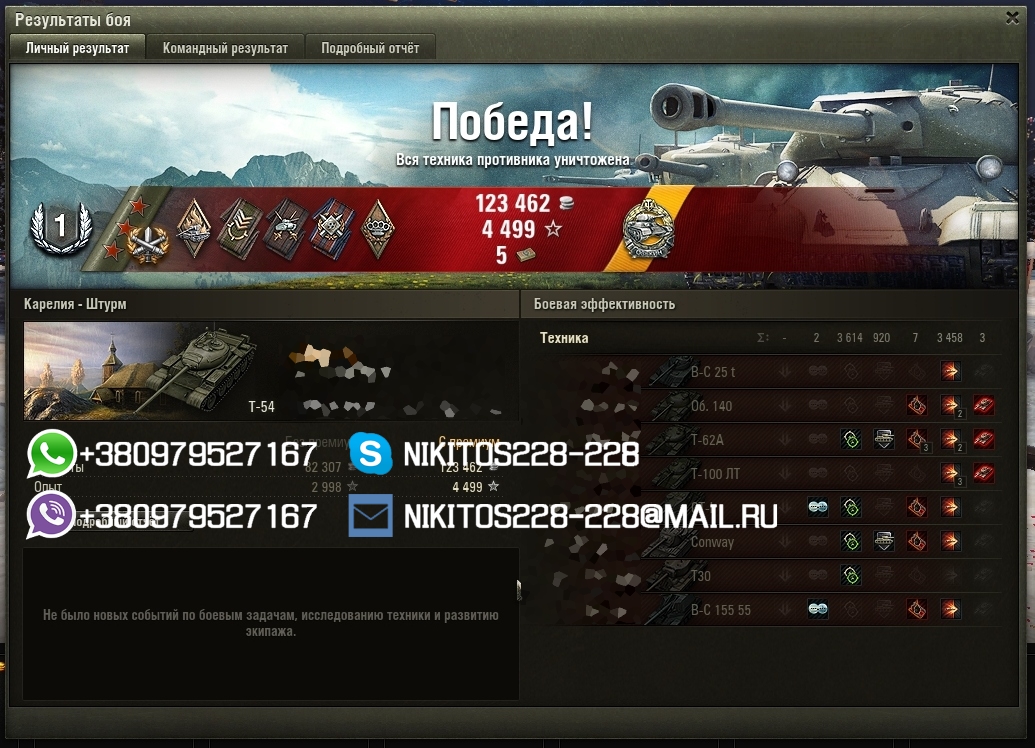The height and width of the screenshot is (748, 1035).
Task: Switch to the Личный результат tab
Action: pos(77,48)
